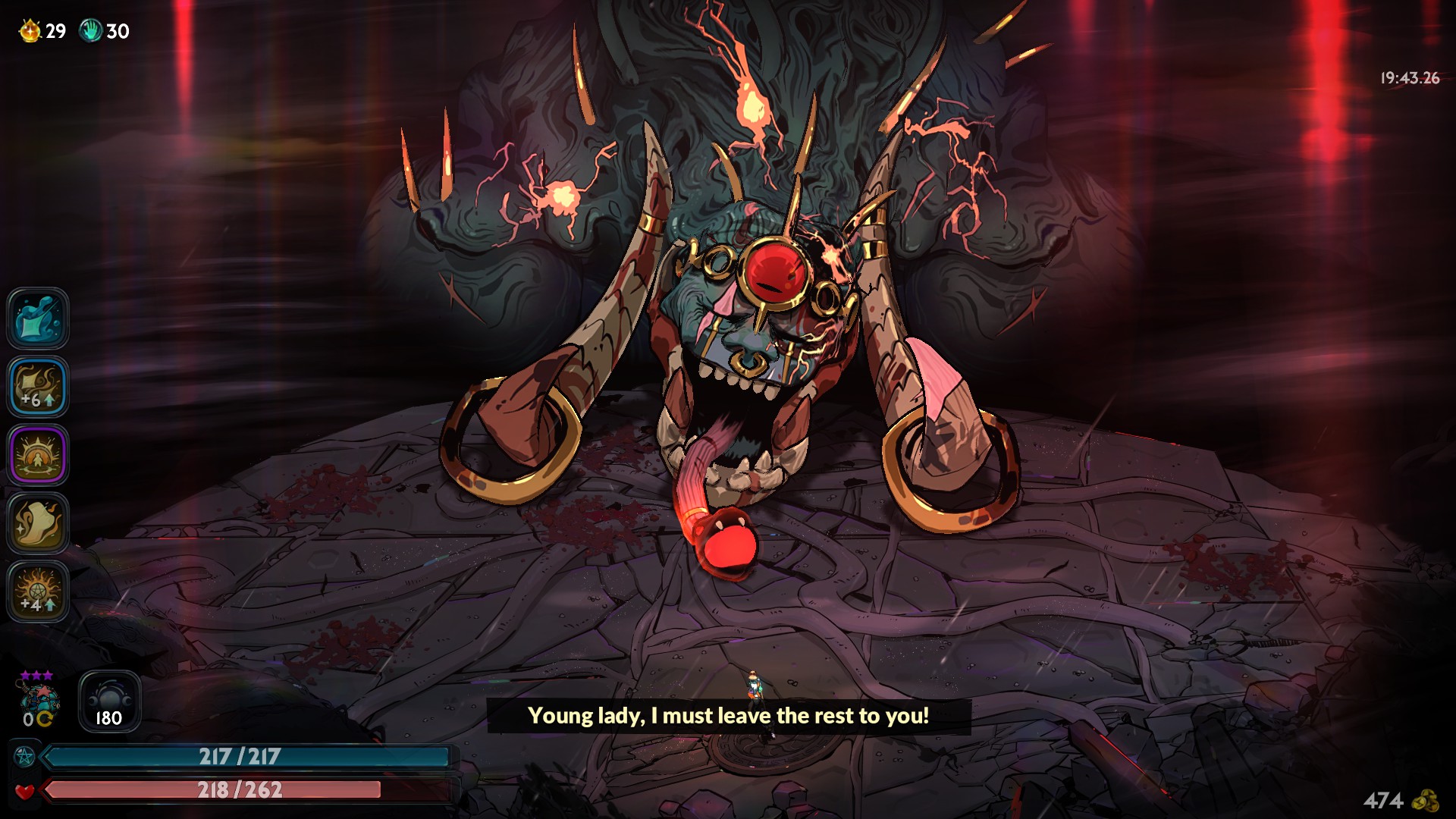Choose the golden flaming foot boon icon
Viewport: 1456px width, 819px height.
(x=38, y=523)
